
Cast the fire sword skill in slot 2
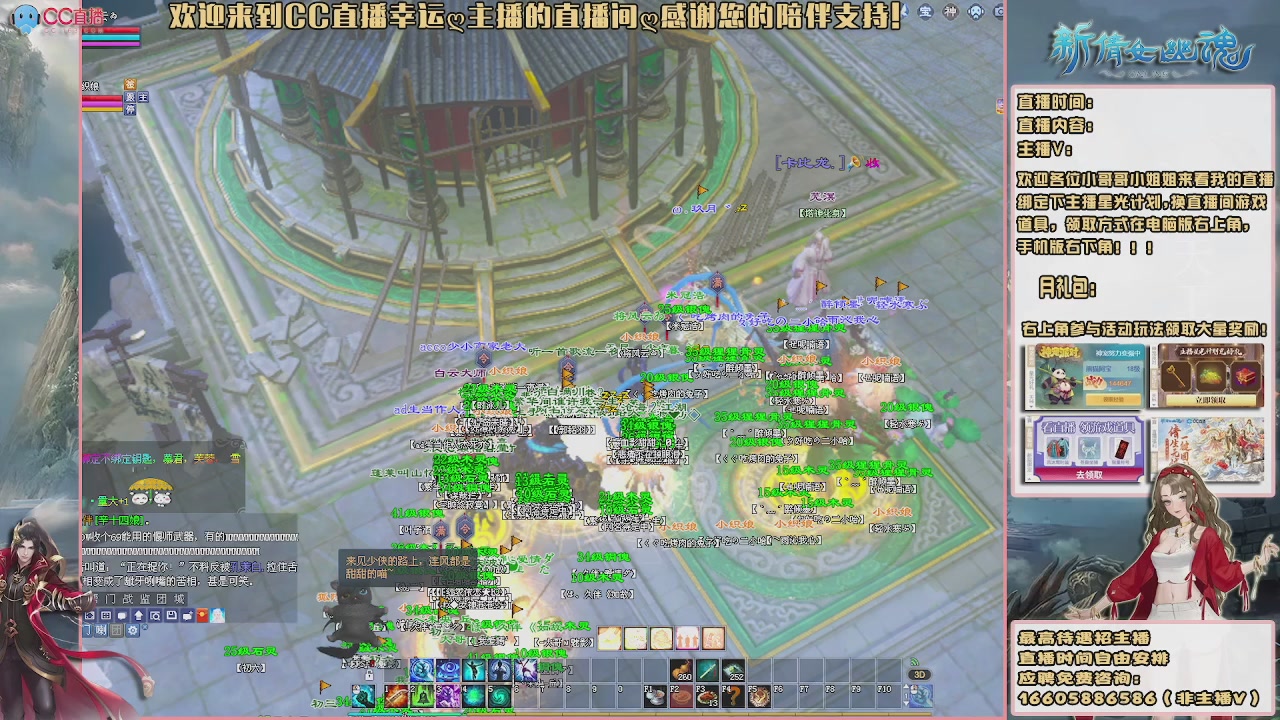pyautogui.click(x=398, y=697)
